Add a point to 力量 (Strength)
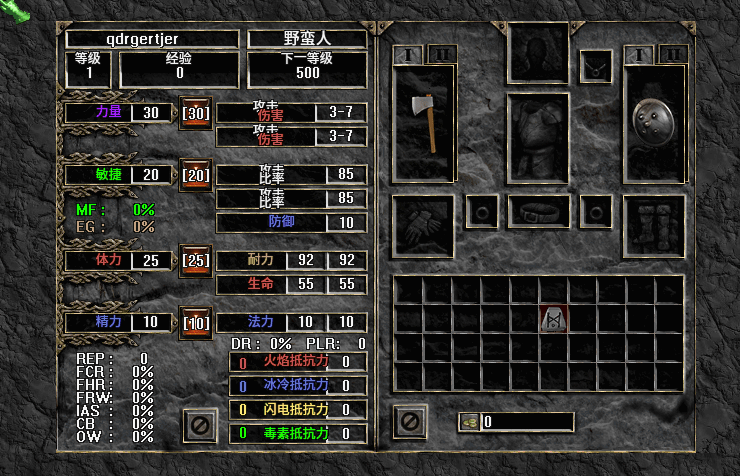 click(x=193, y=112)
